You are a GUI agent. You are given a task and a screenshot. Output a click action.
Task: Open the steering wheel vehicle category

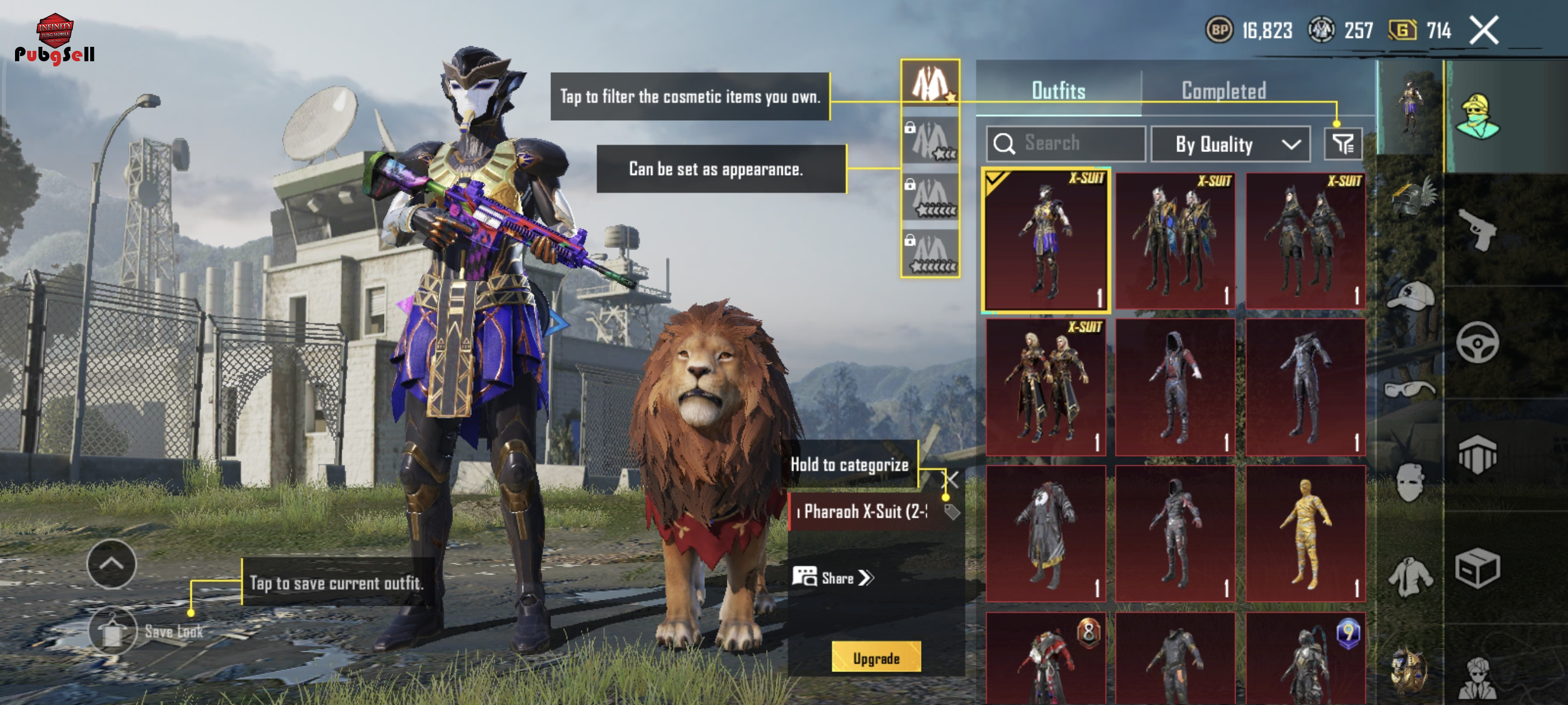pos(1477,343)
